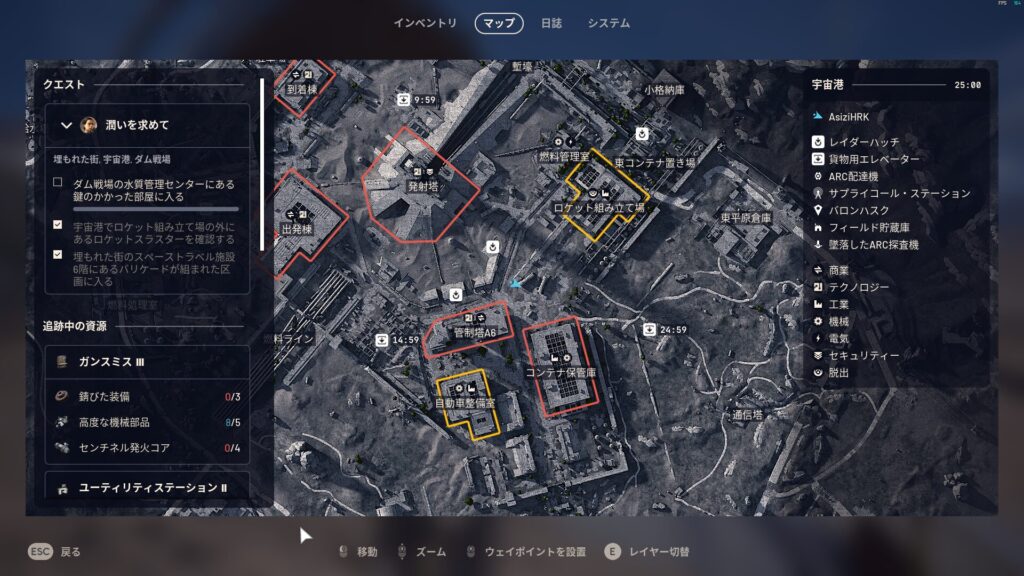Collapse the 潤いを求めて quest entry
Image resolution: width=1024 pixels, height=576 pixels.
[67, 125]
